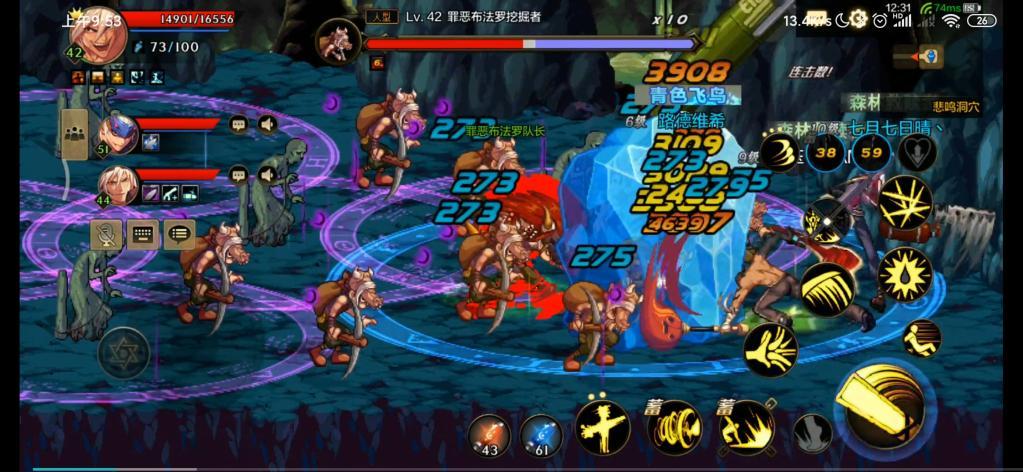Open the quick chat message list
Screen dimensions: 1023x472
click(180, 234)
